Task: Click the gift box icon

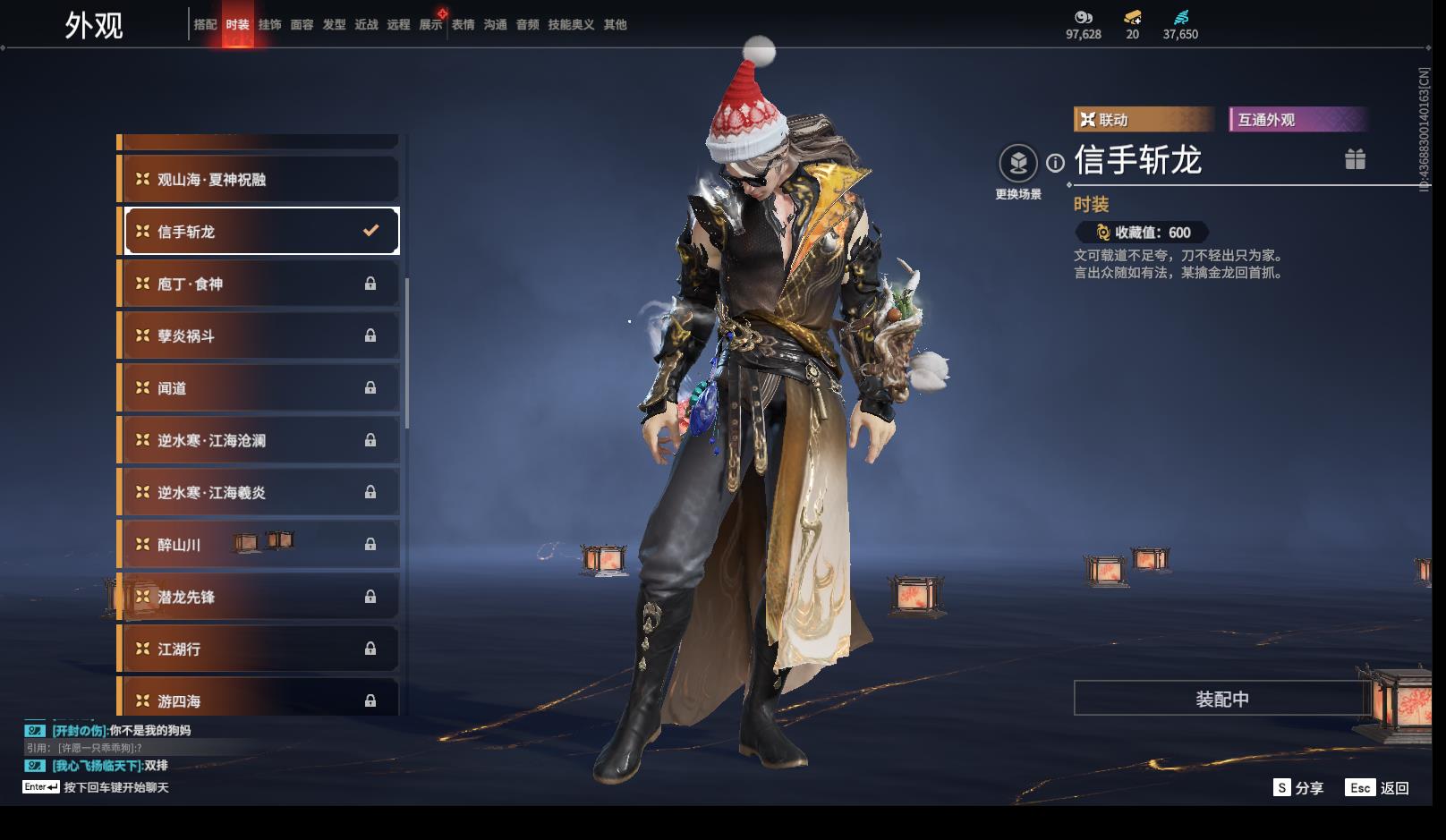Action: (1355, 159)
